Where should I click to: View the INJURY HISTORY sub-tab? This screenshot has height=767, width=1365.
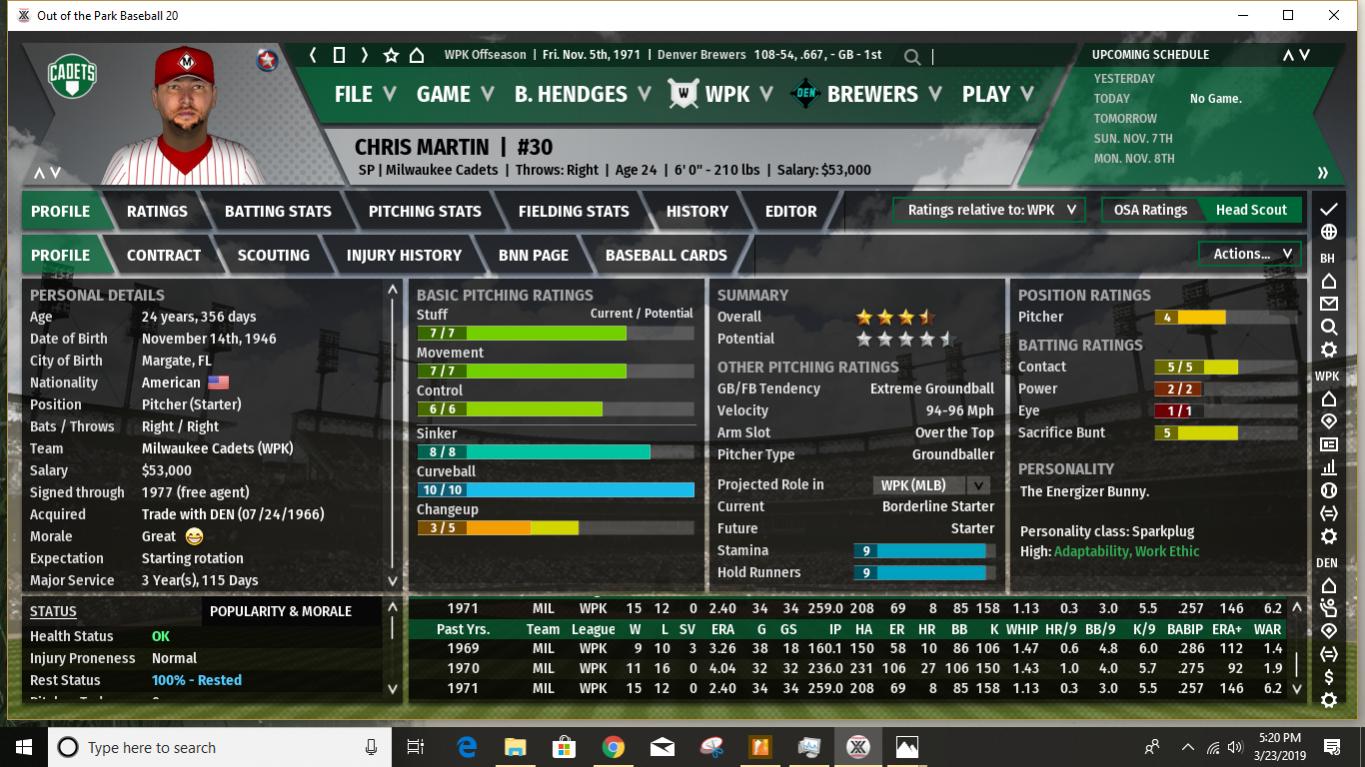(404, 255)
